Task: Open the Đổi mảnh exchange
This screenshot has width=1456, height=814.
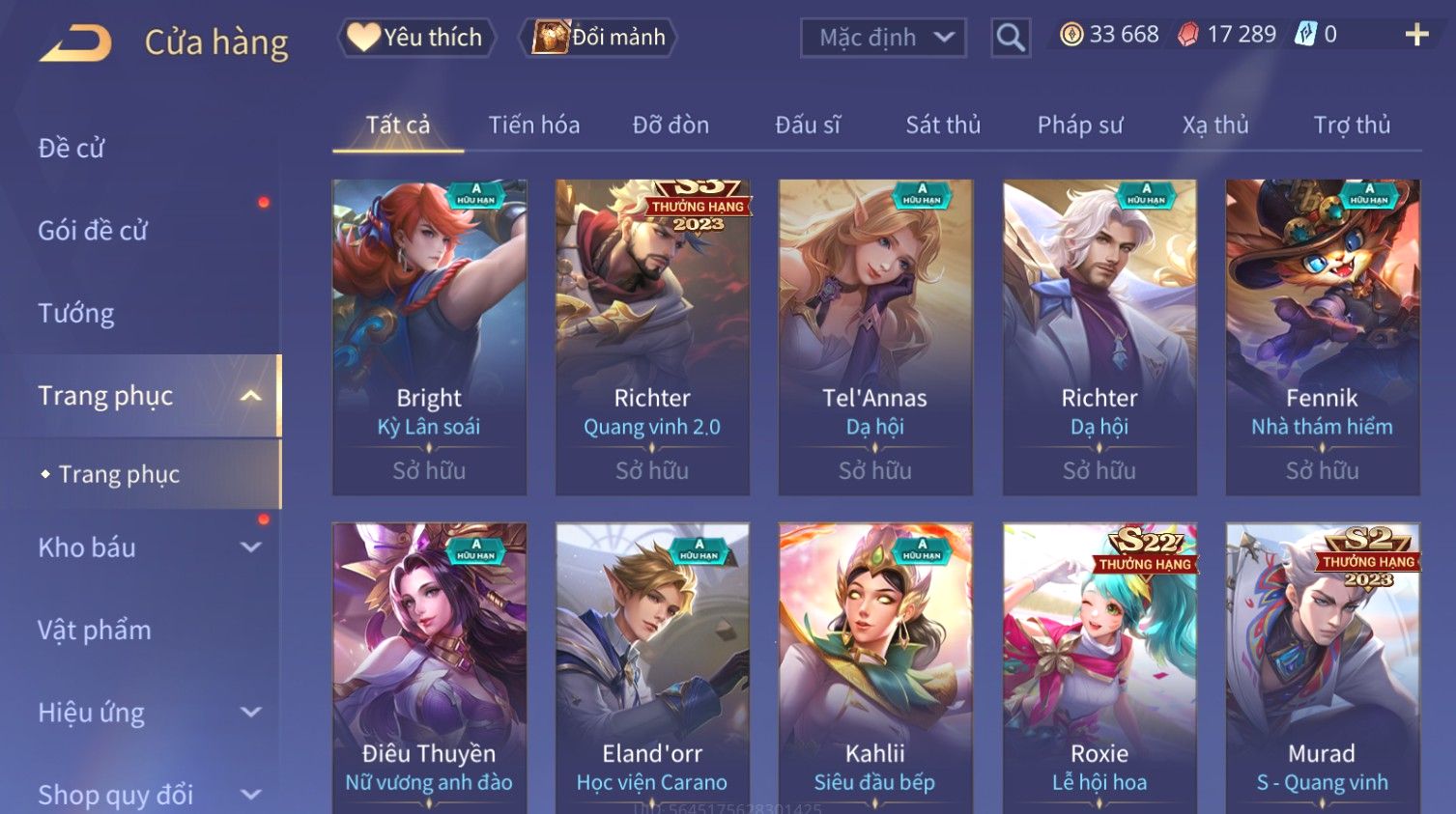Action: click(x=599, y=38)
